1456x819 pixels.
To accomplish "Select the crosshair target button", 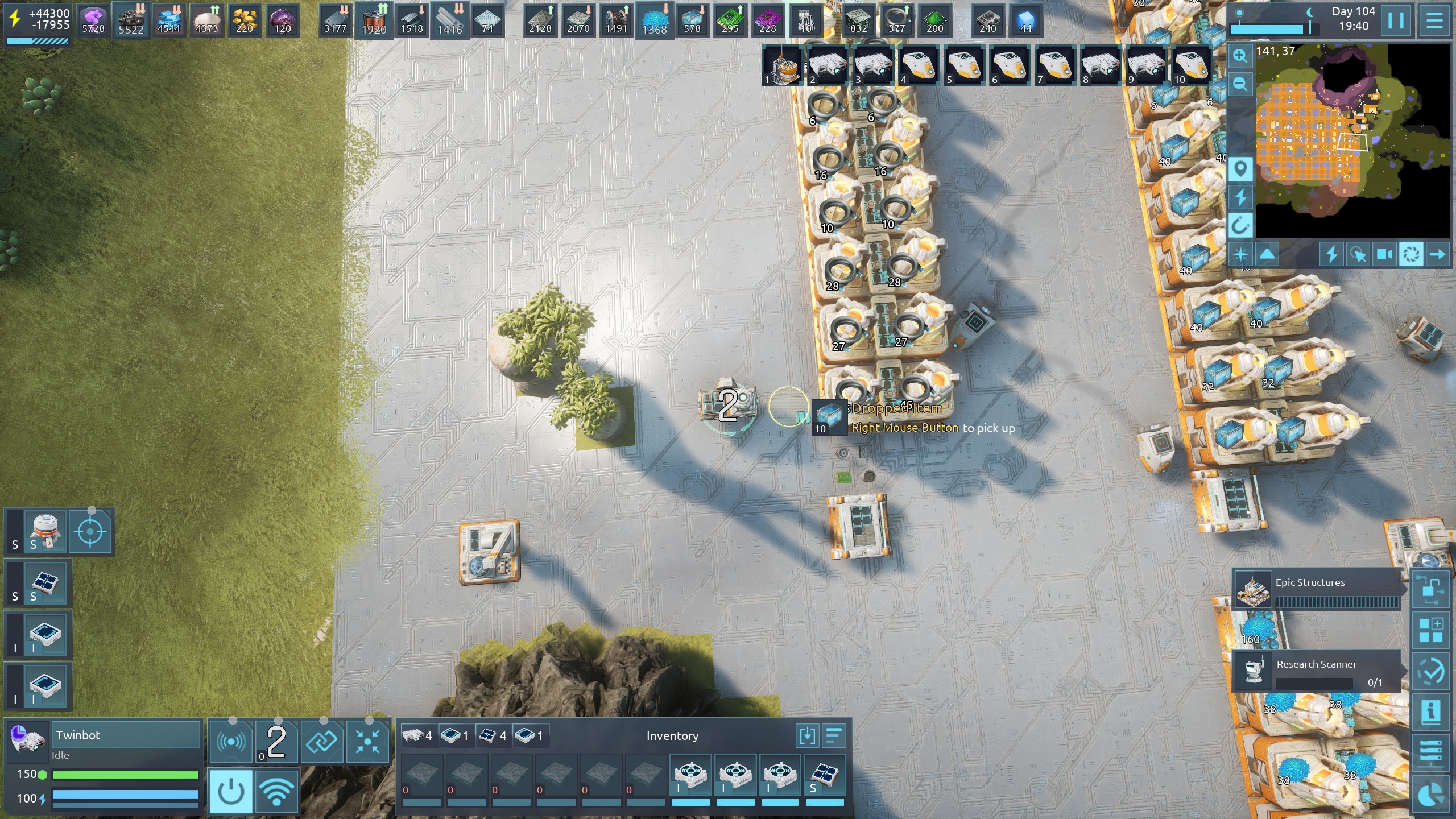I will (x=91, y=532).
